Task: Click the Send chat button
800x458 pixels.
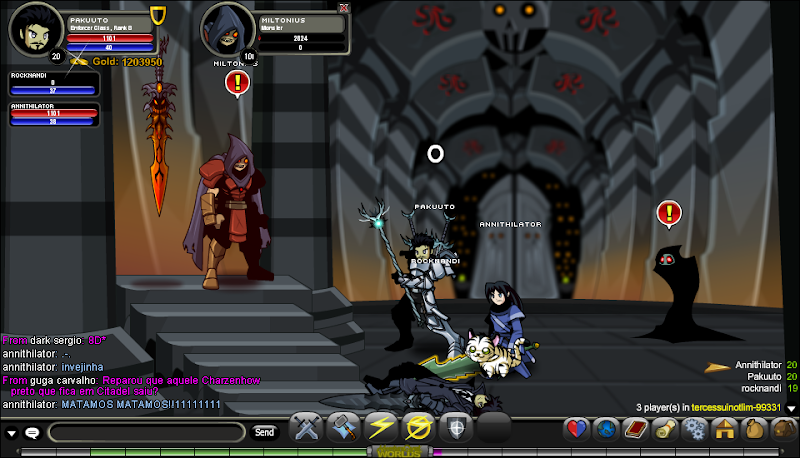Action: tap(264, 432)
